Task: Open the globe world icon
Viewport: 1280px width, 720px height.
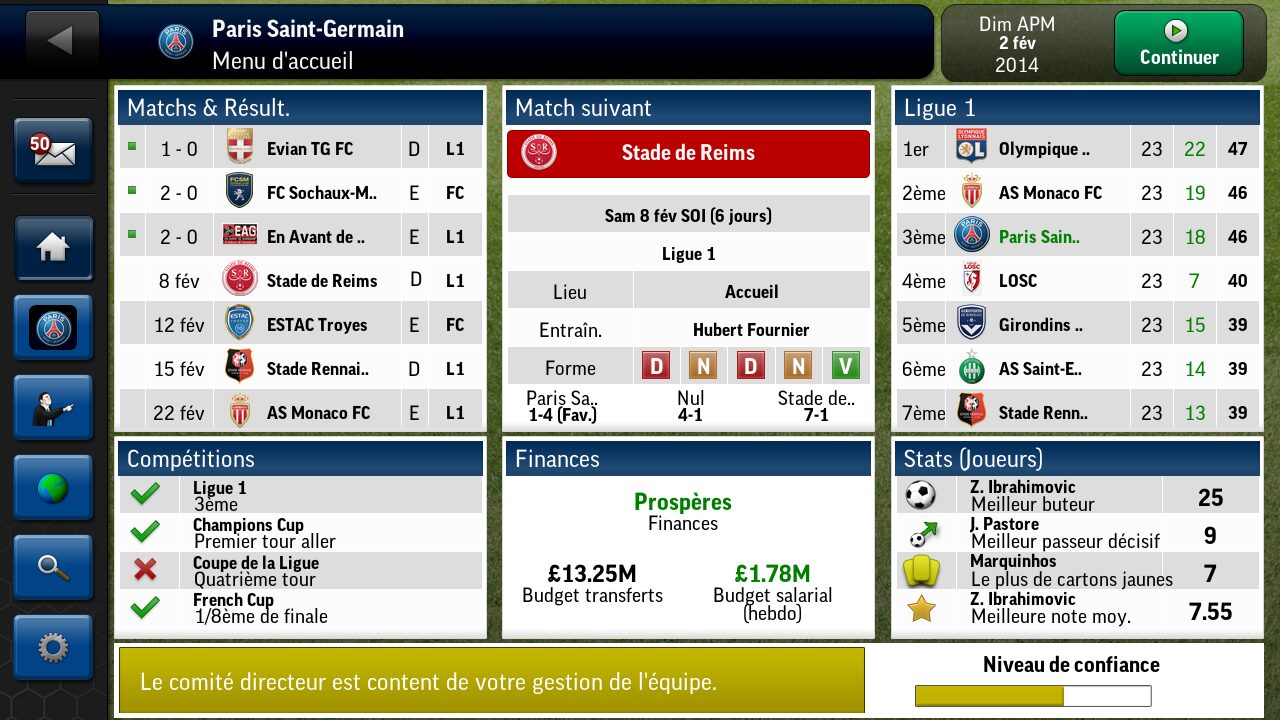Action: [53, 488]
